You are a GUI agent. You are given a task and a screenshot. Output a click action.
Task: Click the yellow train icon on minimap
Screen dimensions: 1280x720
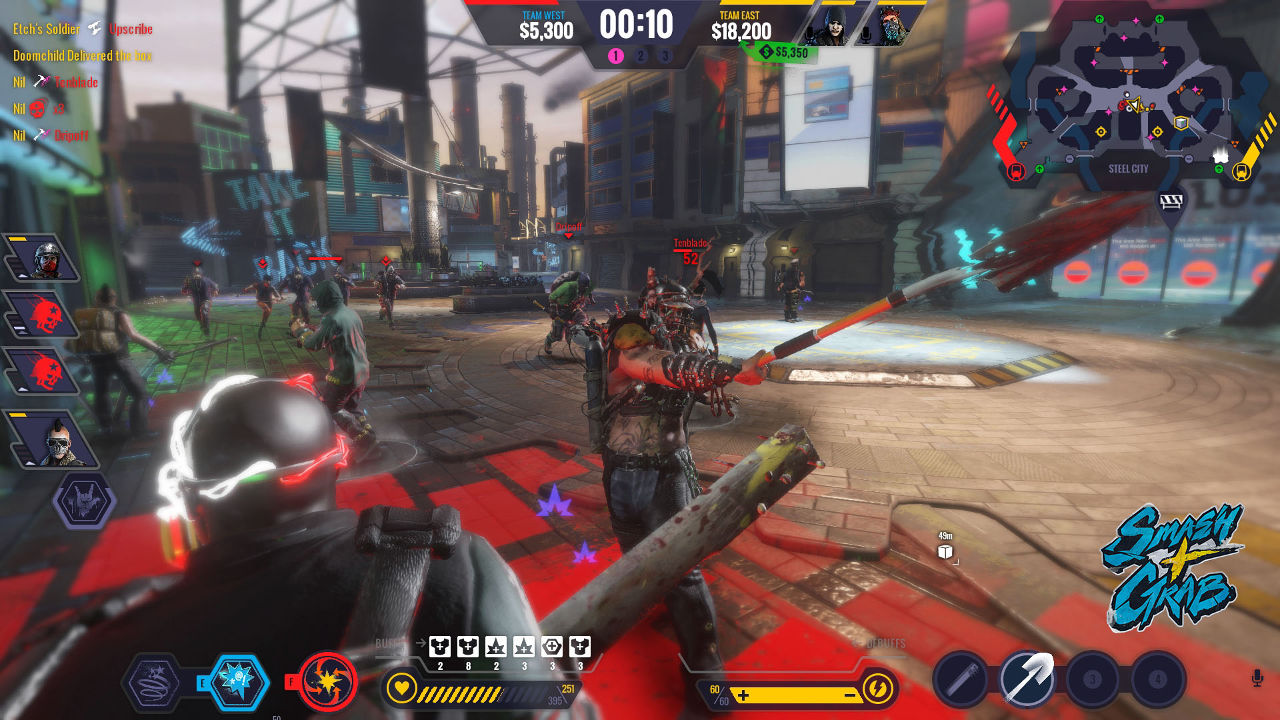1241,171
